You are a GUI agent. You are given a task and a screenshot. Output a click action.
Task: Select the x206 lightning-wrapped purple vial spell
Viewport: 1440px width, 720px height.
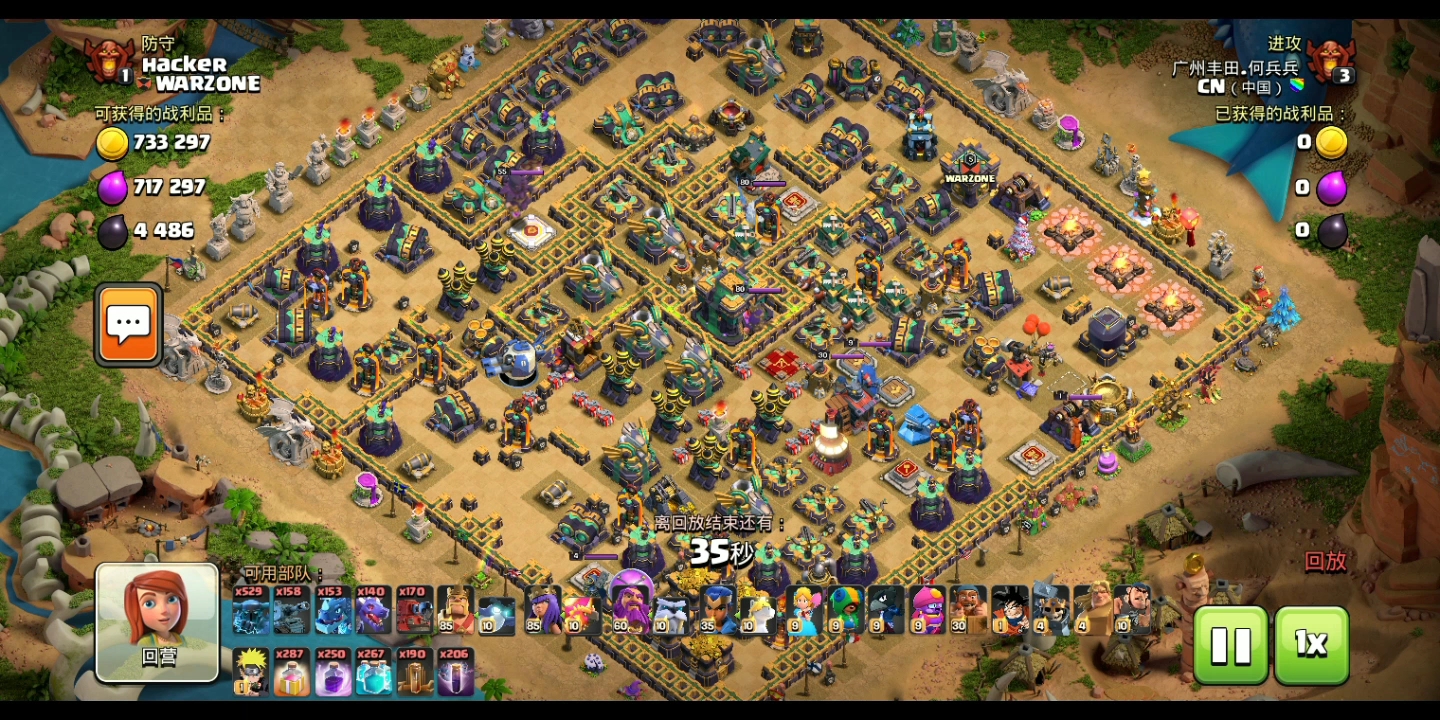pyautogui.click(x=455, y=672)
